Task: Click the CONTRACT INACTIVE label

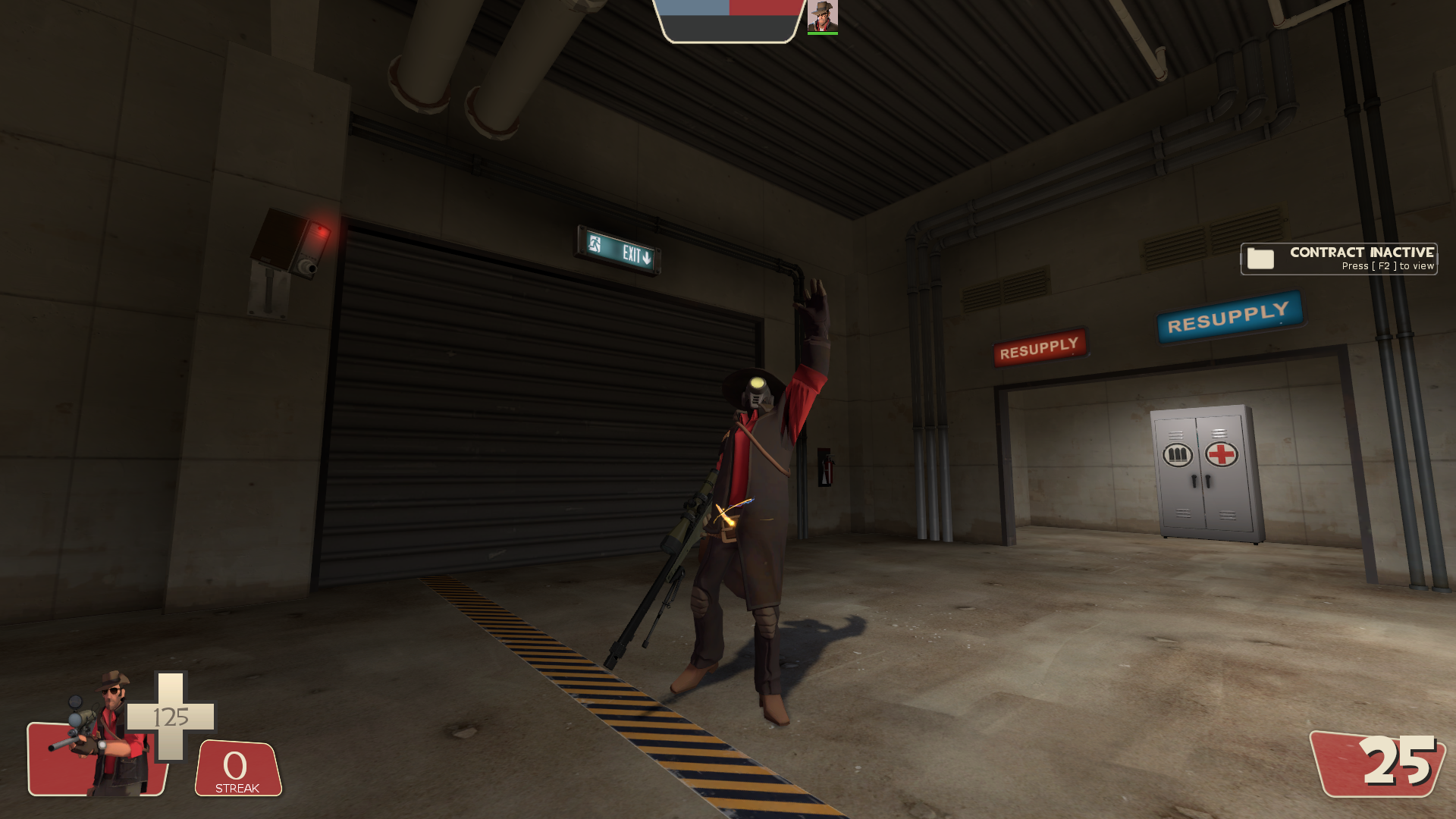Action: 1362,252
